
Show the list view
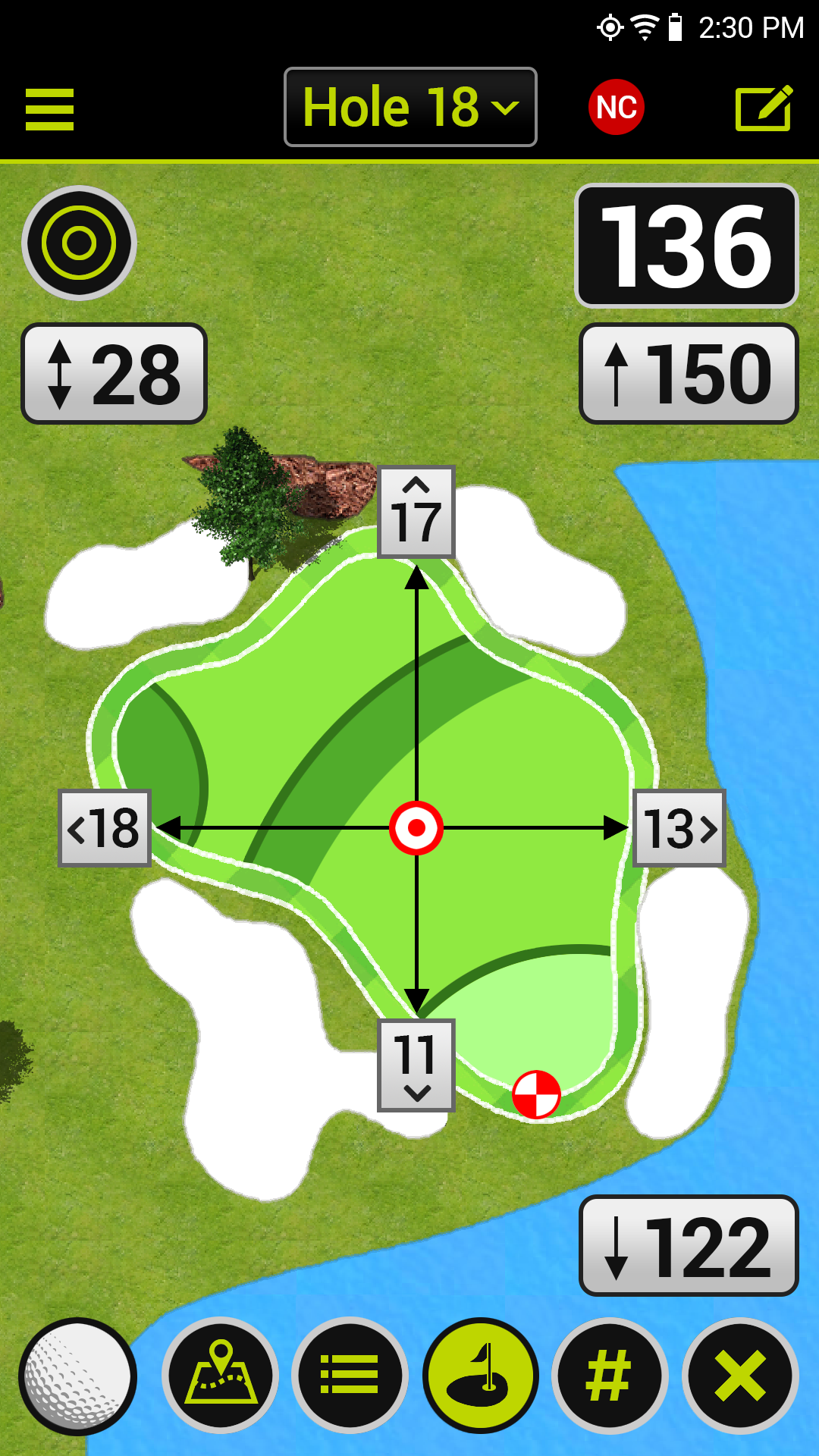coord(350,1376)
